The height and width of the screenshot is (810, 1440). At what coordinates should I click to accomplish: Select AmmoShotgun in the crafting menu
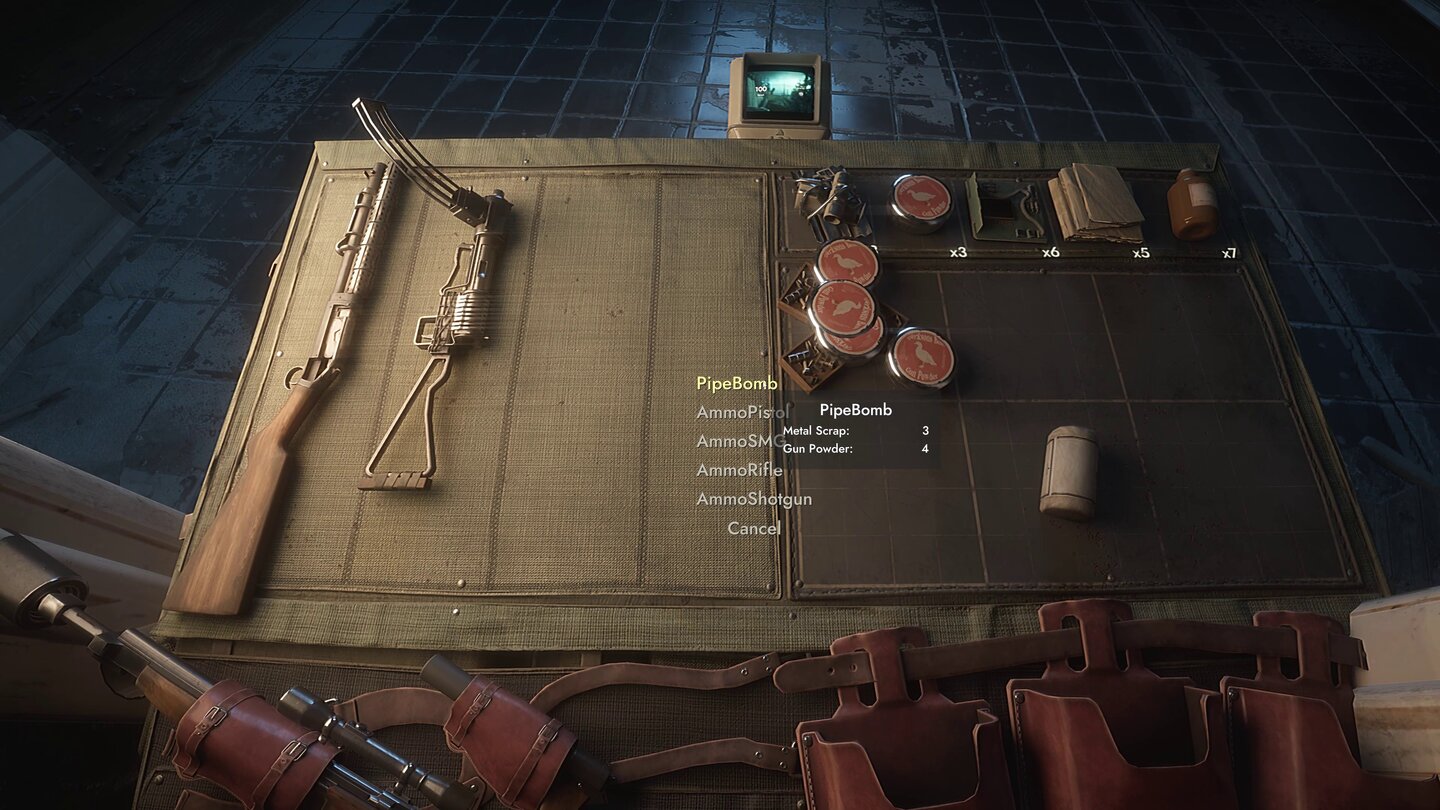(753, 499)
